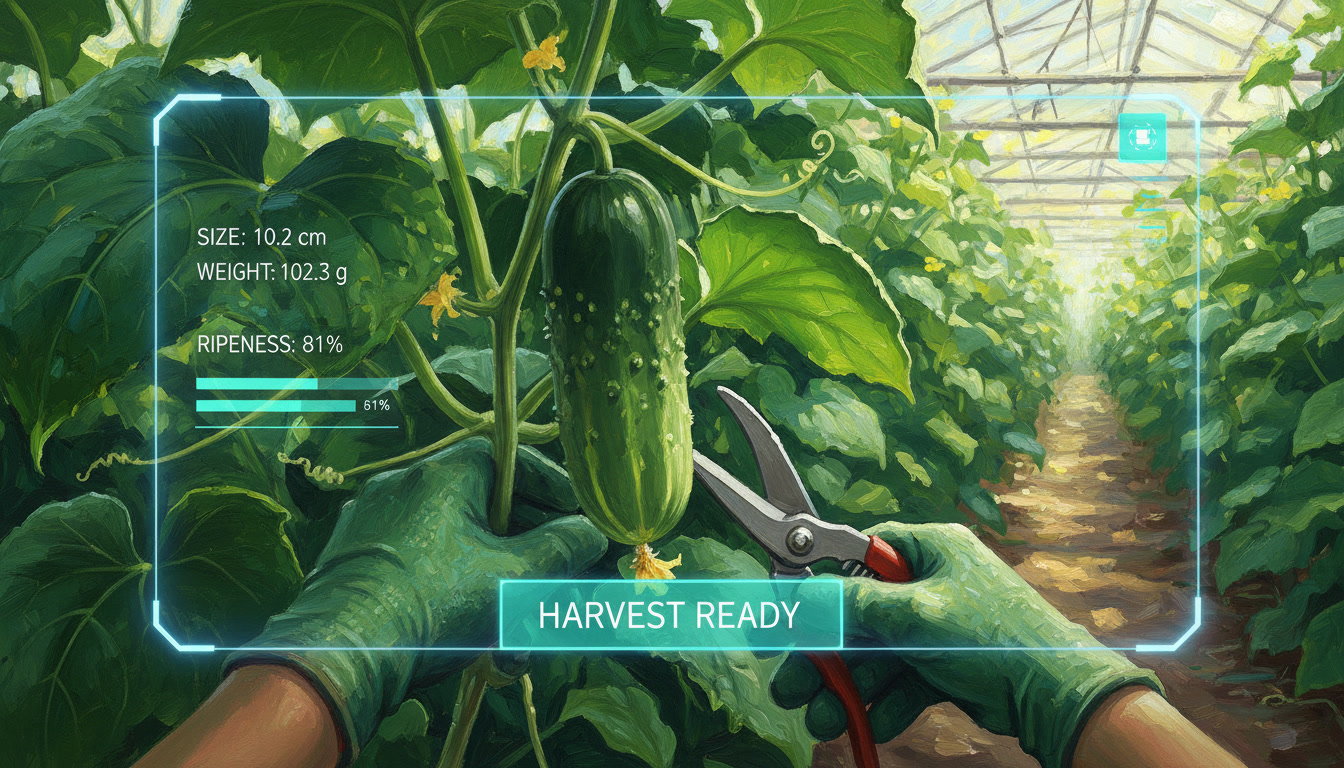Activate the teal scan icon

[1143, 135]
